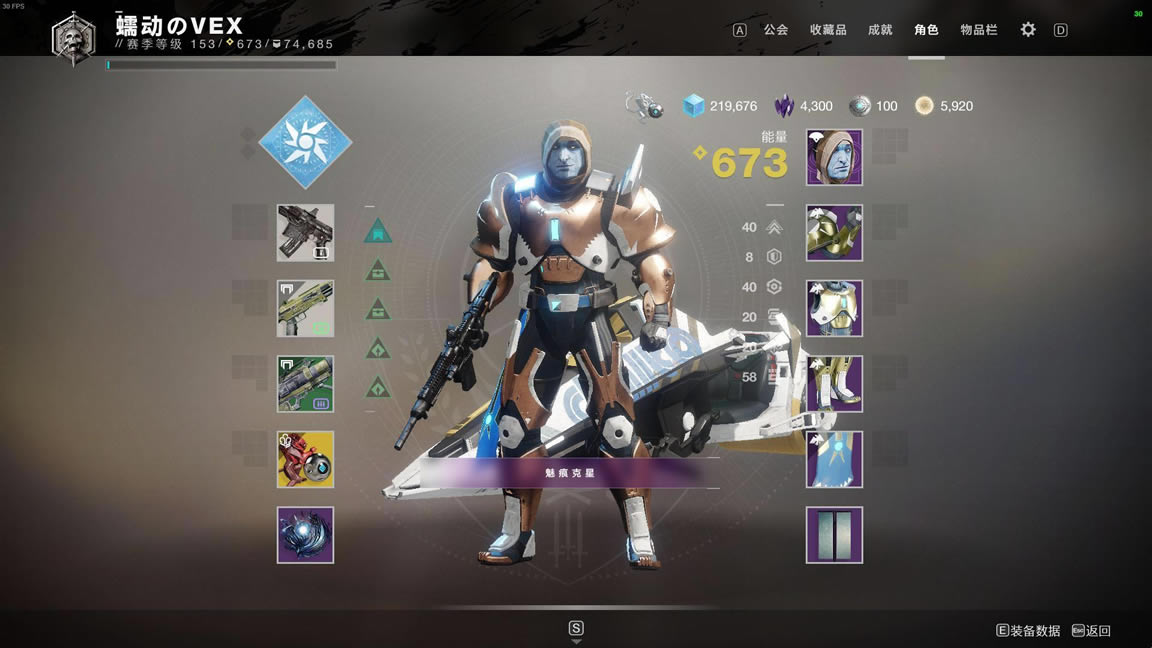Select the hooded helmet armor slot
Viewport: 1152px width, 648px height.
(x=834, y=157)
